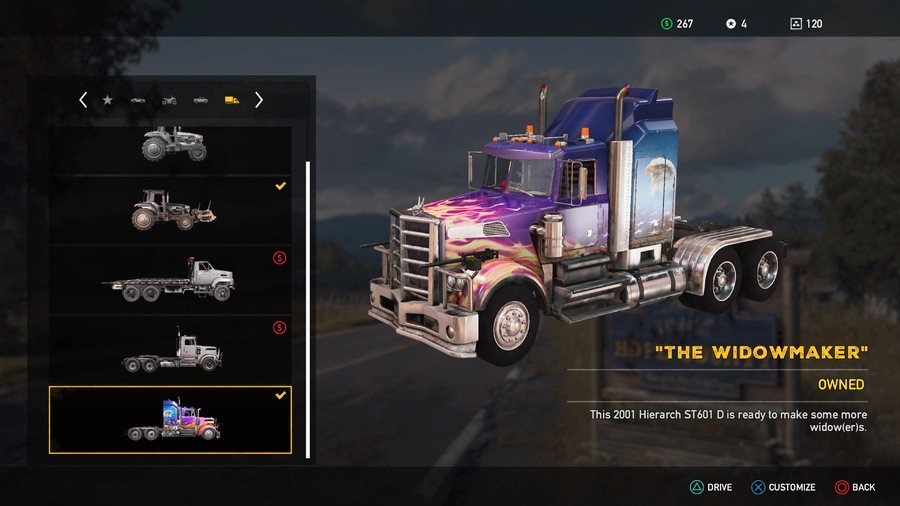Go to the next vehicle category arrow

(259, 100)
